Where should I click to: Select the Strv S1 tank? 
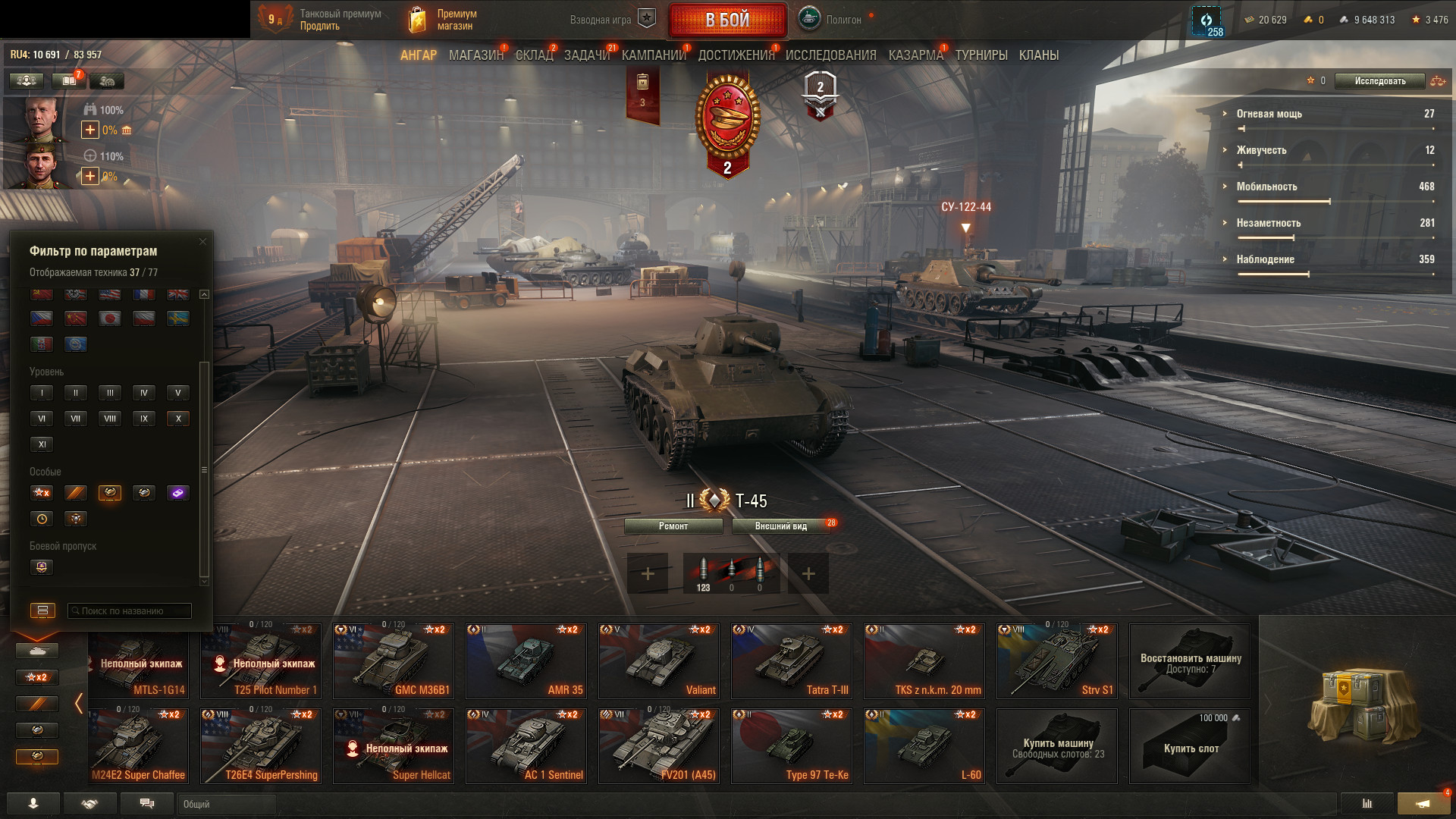coord(1056,661)
